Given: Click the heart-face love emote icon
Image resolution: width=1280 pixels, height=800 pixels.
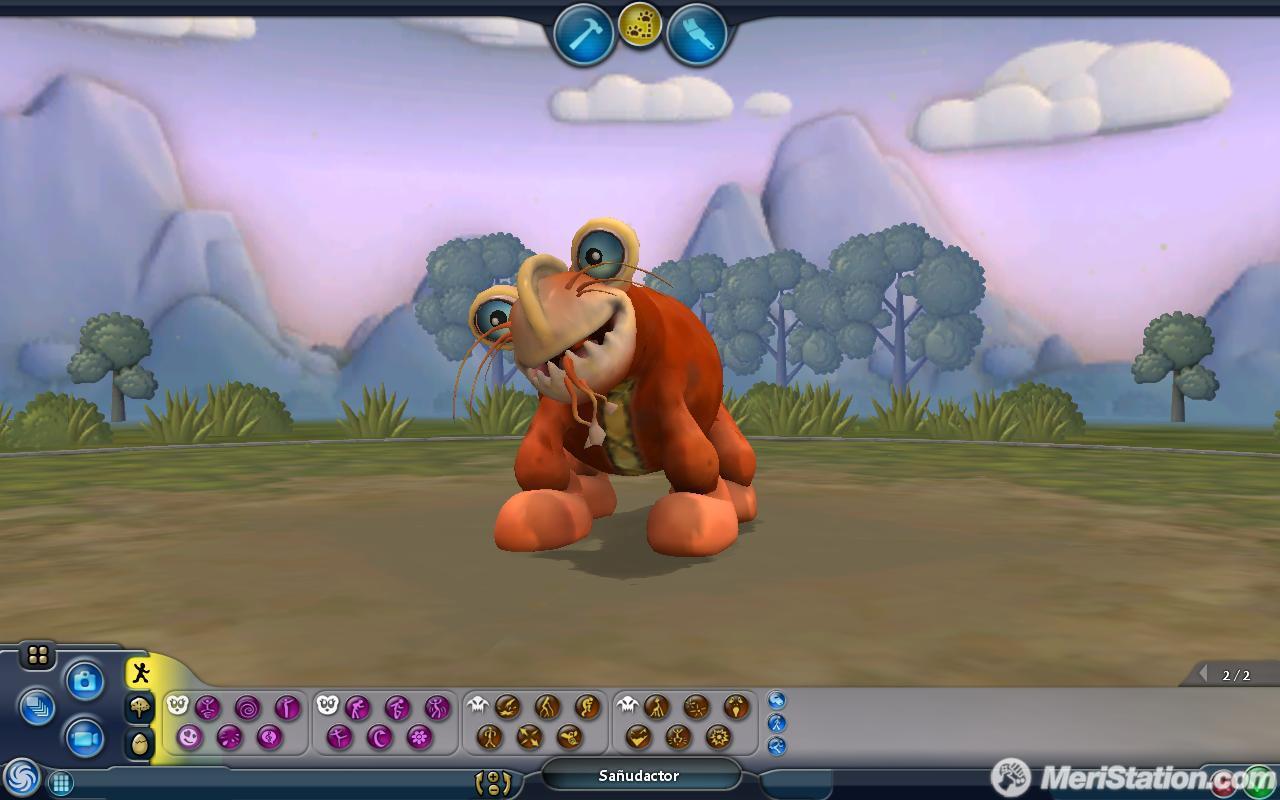Looking at the screenshot, I should click(x=189, y=738).
